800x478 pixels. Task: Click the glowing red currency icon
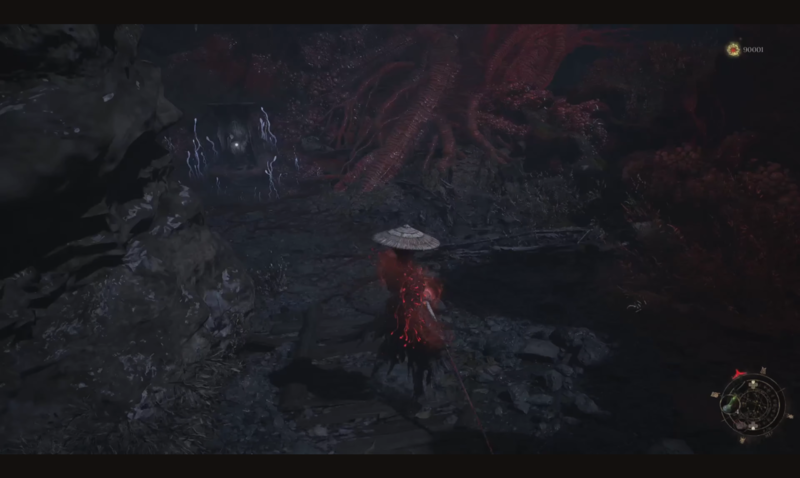(x=734, y=49)
